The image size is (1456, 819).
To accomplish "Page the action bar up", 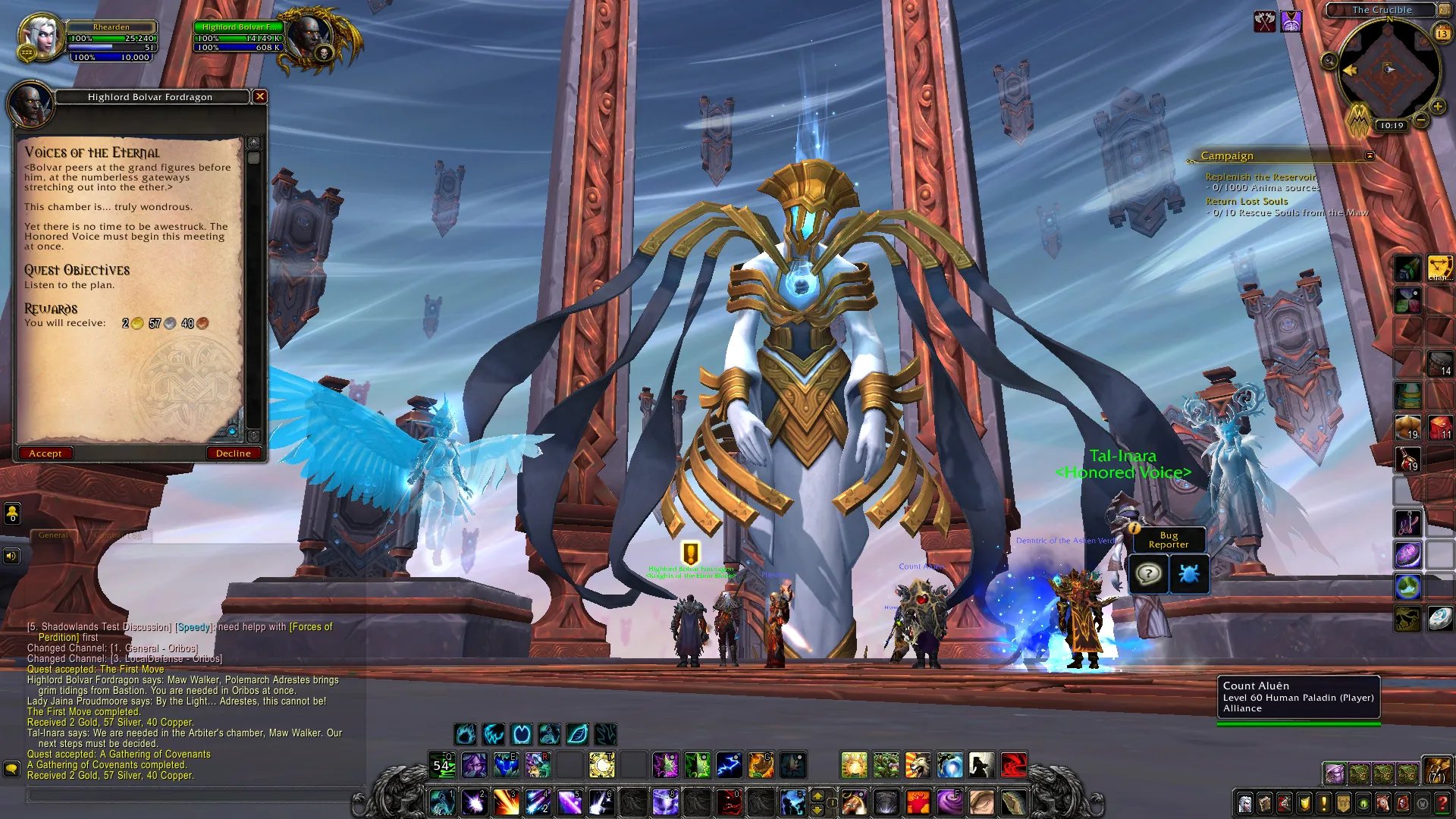I will tap(817, 795).
